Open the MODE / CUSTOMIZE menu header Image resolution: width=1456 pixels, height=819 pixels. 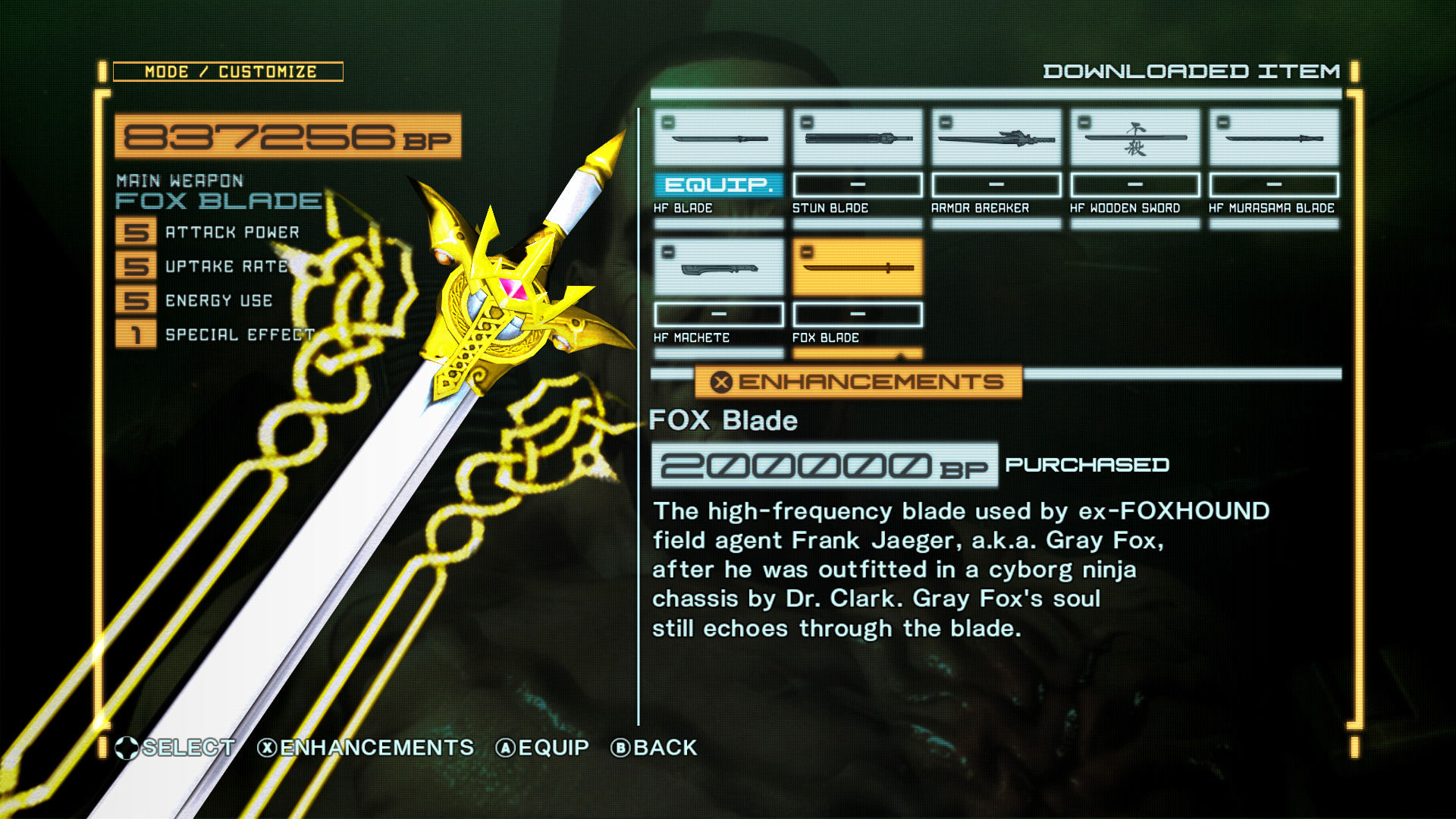tap(230, 71)
